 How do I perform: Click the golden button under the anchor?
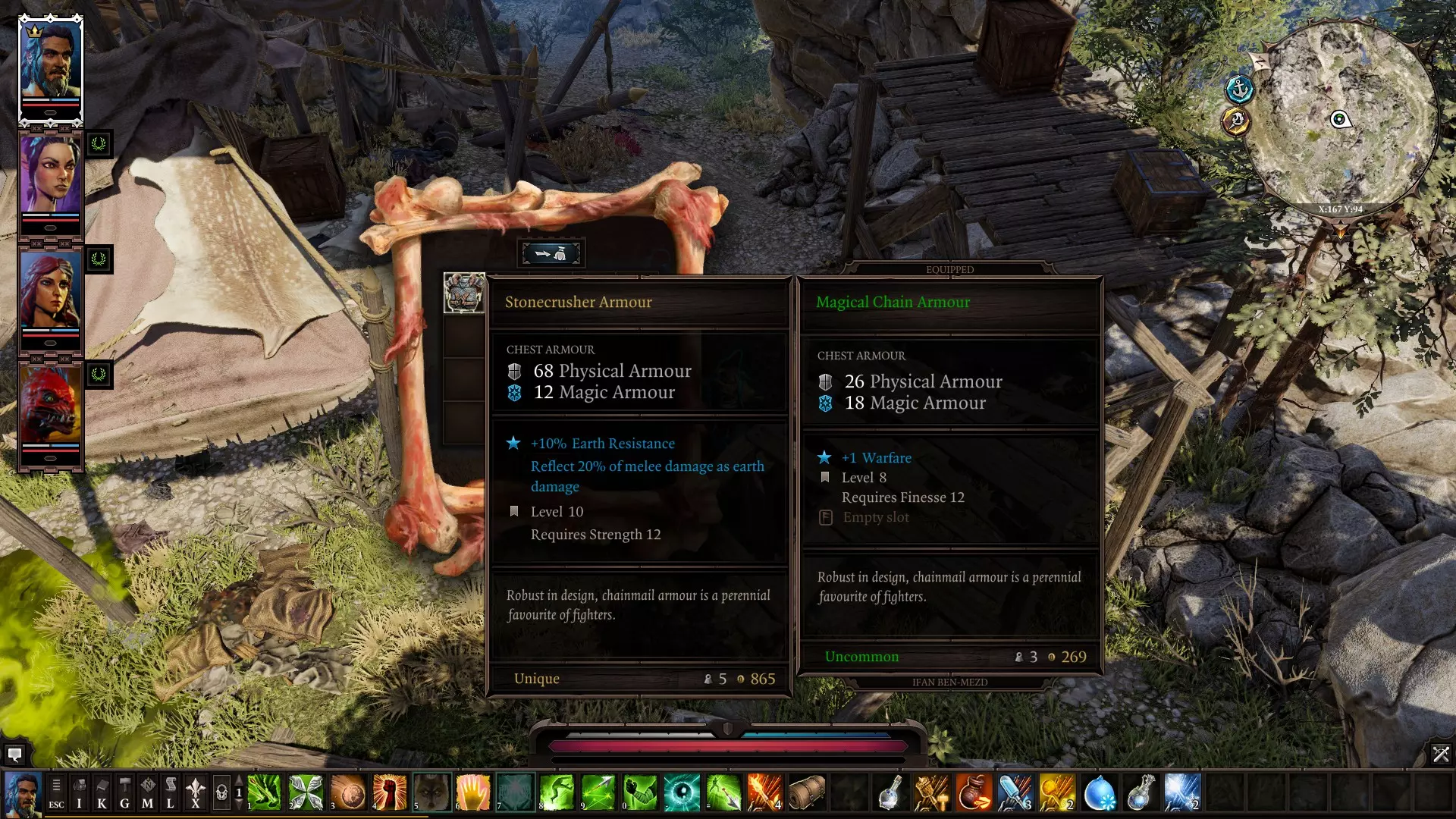click(1235, 121)
